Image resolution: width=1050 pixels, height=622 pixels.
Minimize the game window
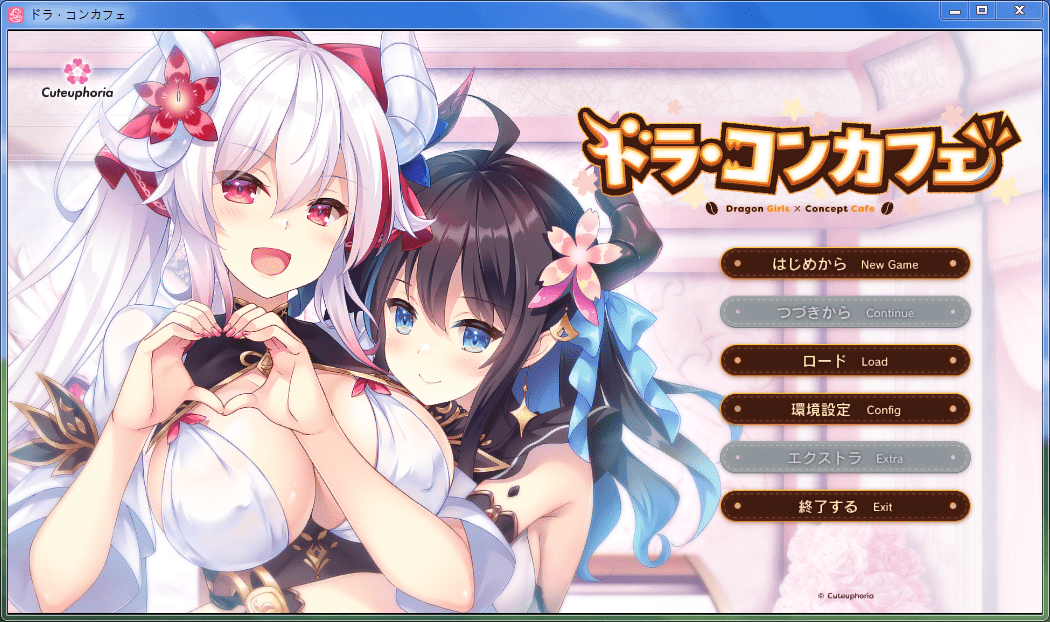coord(955,10)
